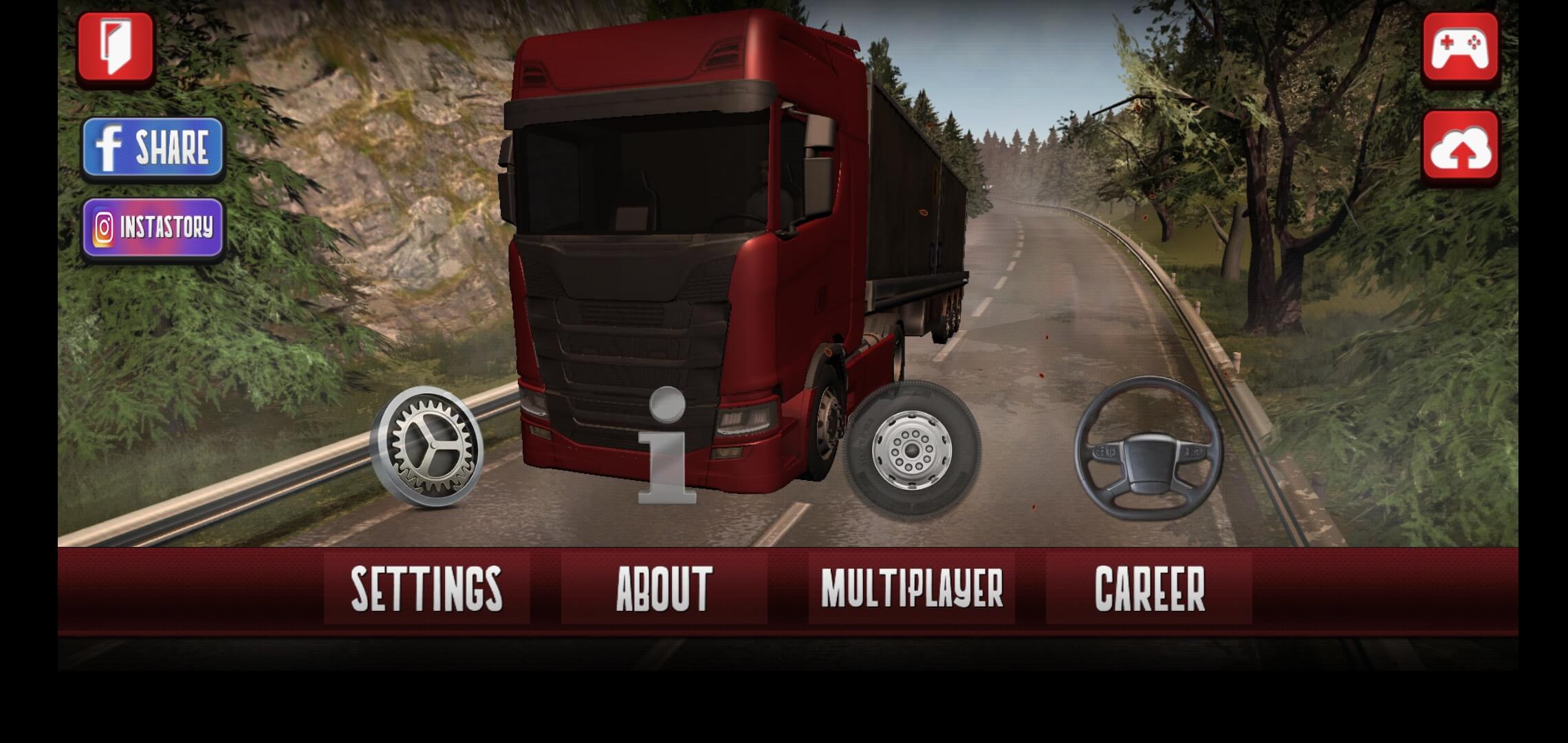This screenshot has height=743, width=1568.
Task: Tap the silver info 'i' icon
Action: tap(667, 446)
